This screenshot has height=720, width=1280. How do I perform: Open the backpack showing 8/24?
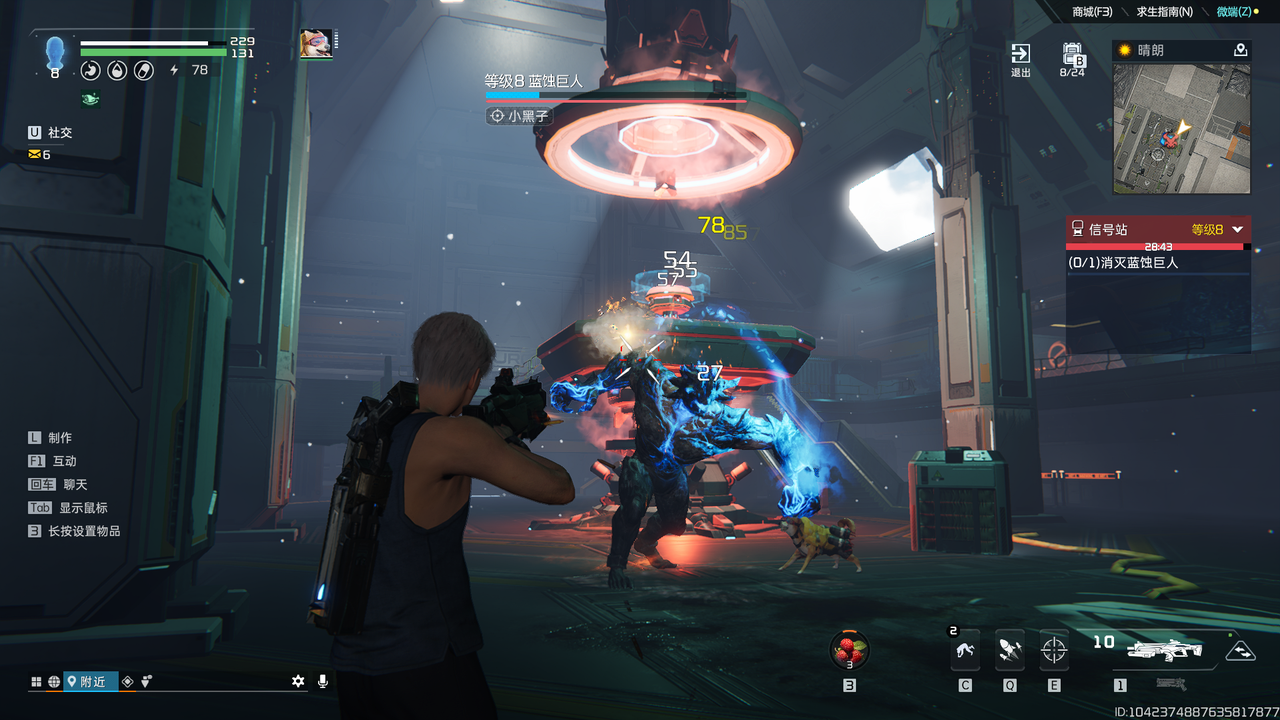click(1072, 58)
